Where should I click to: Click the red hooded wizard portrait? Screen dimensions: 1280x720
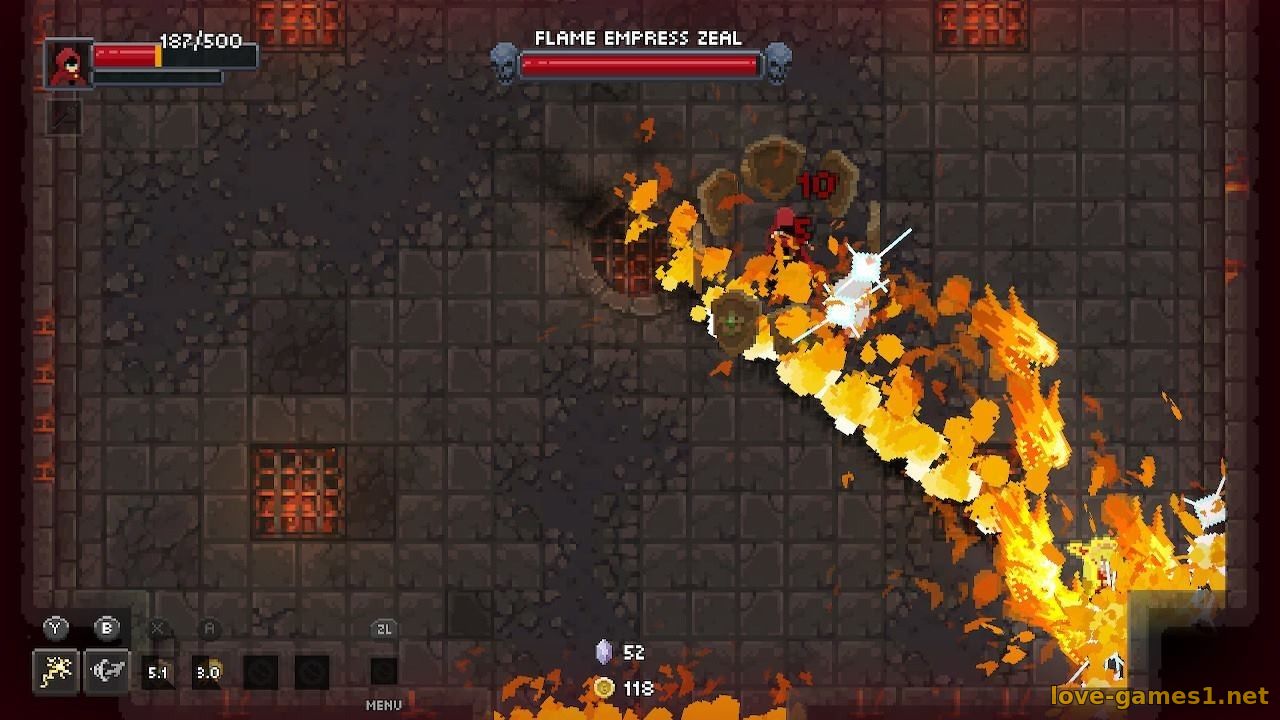(68, 63)
